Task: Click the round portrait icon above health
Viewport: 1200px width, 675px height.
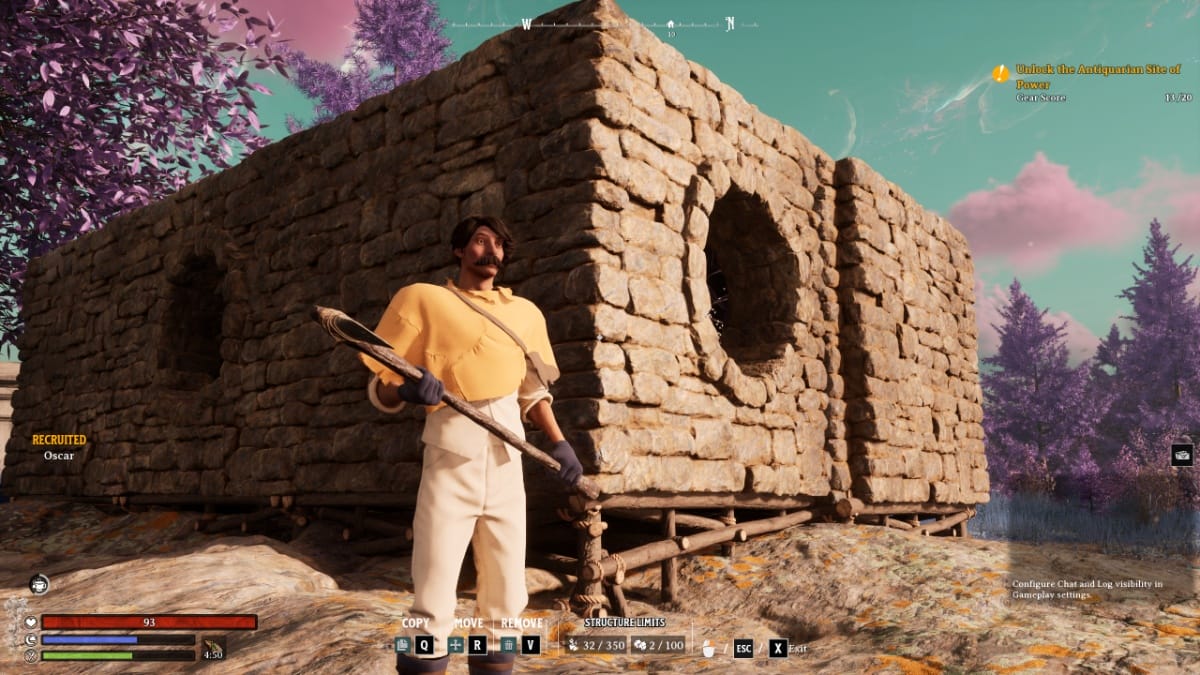Action: tap(39, 584)
